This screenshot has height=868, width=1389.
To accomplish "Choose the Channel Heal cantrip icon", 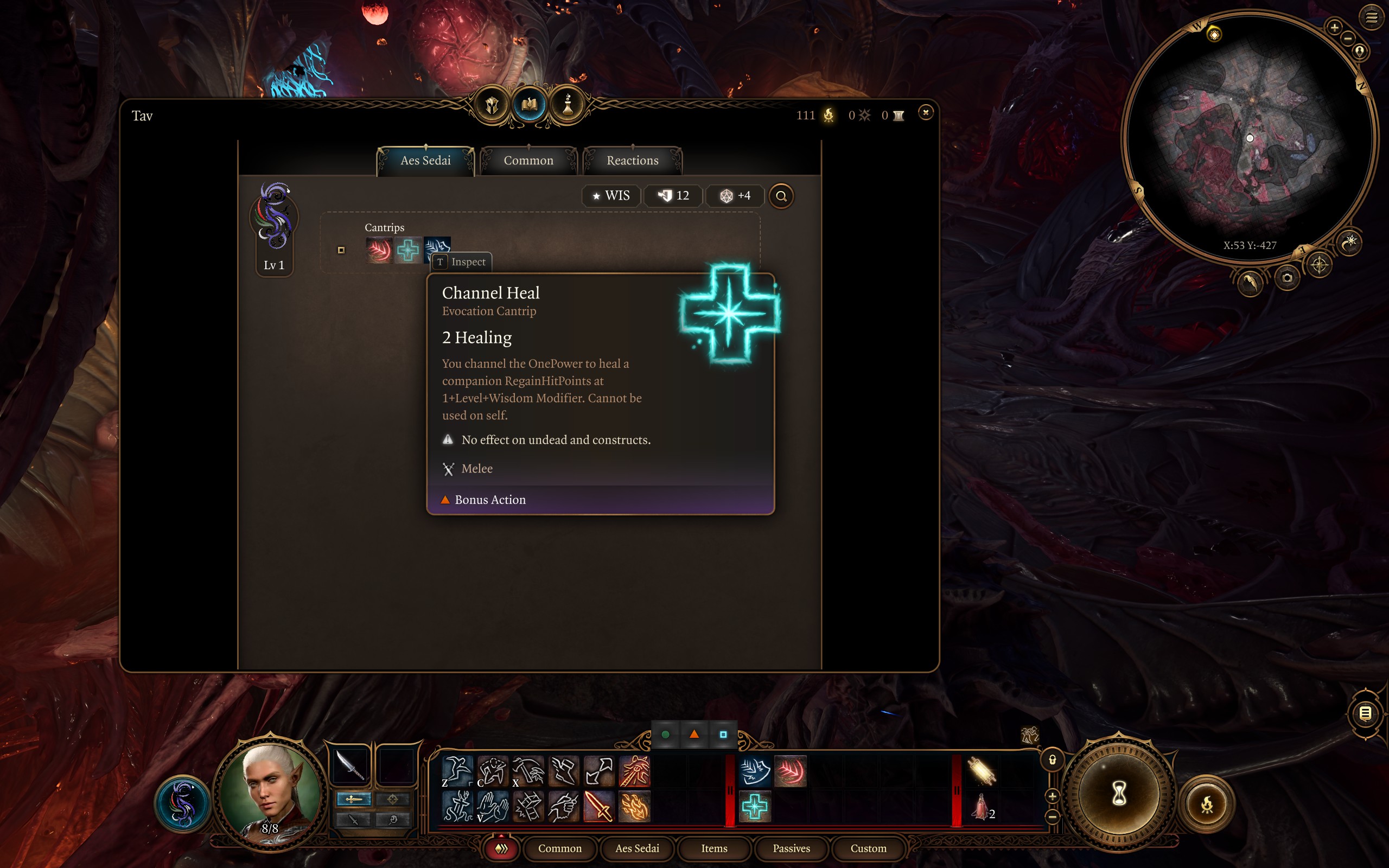I will pos(407,250).
